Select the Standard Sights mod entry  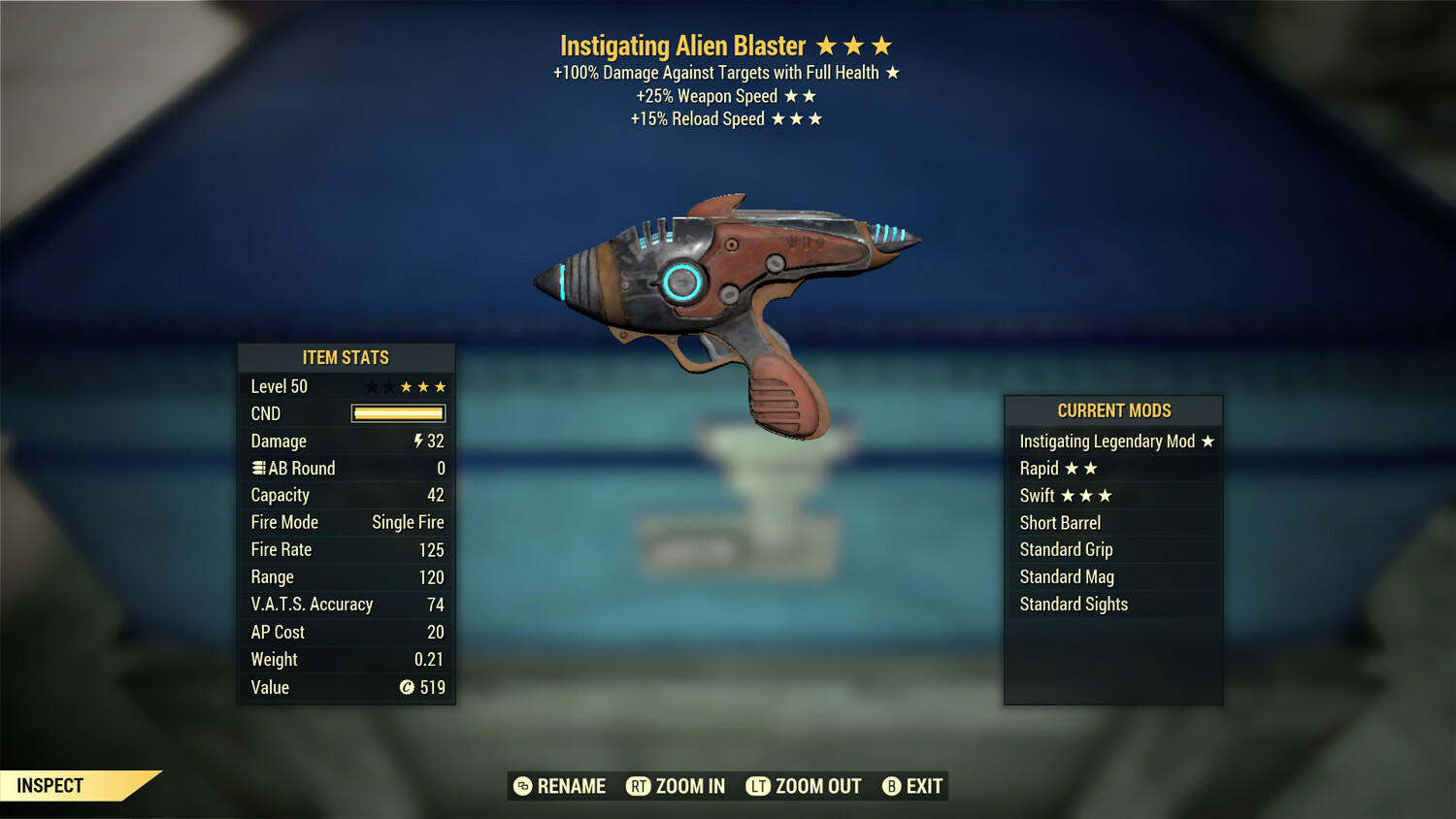pyautogui.click(x=1074, y=604)
